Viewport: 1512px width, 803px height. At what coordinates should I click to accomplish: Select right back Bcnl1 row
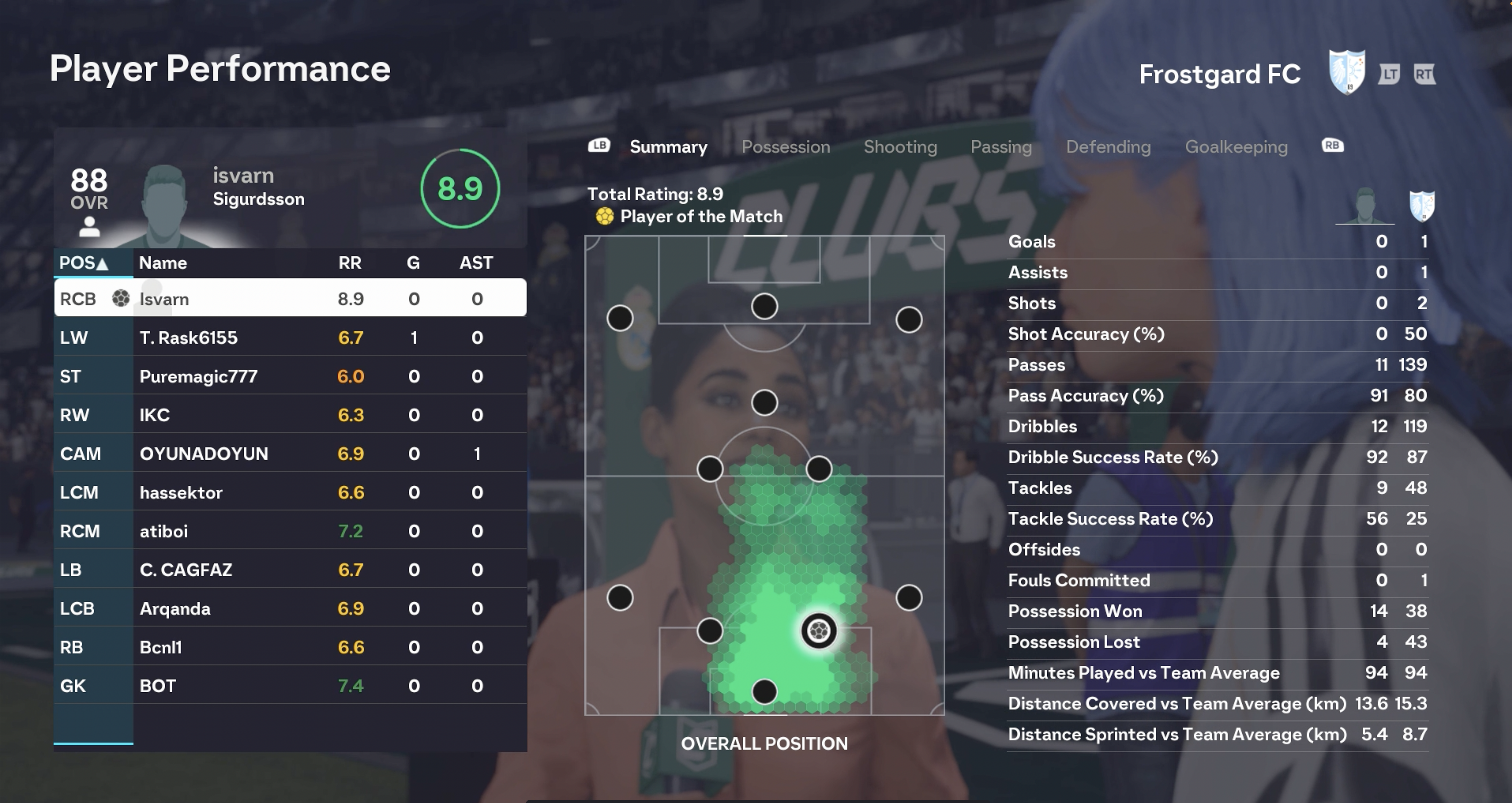(x=290, y=647)
